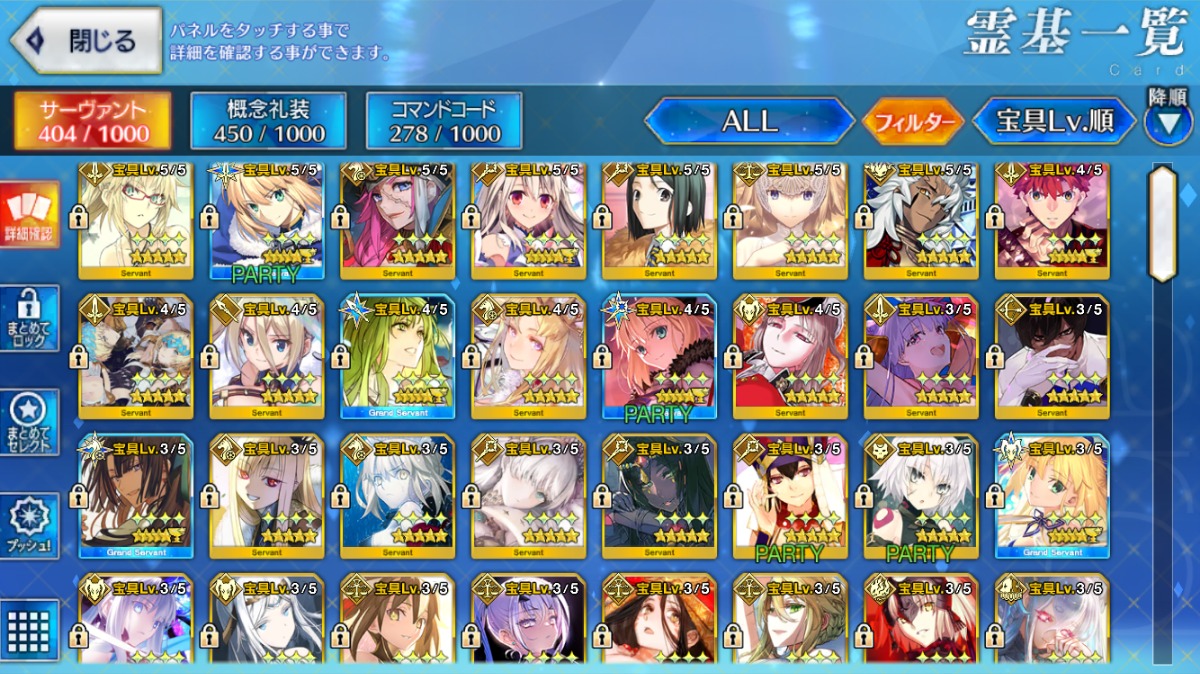Switch to the サーヴァント tab
Screen dimensions: 1200x674
click(92, 122)
